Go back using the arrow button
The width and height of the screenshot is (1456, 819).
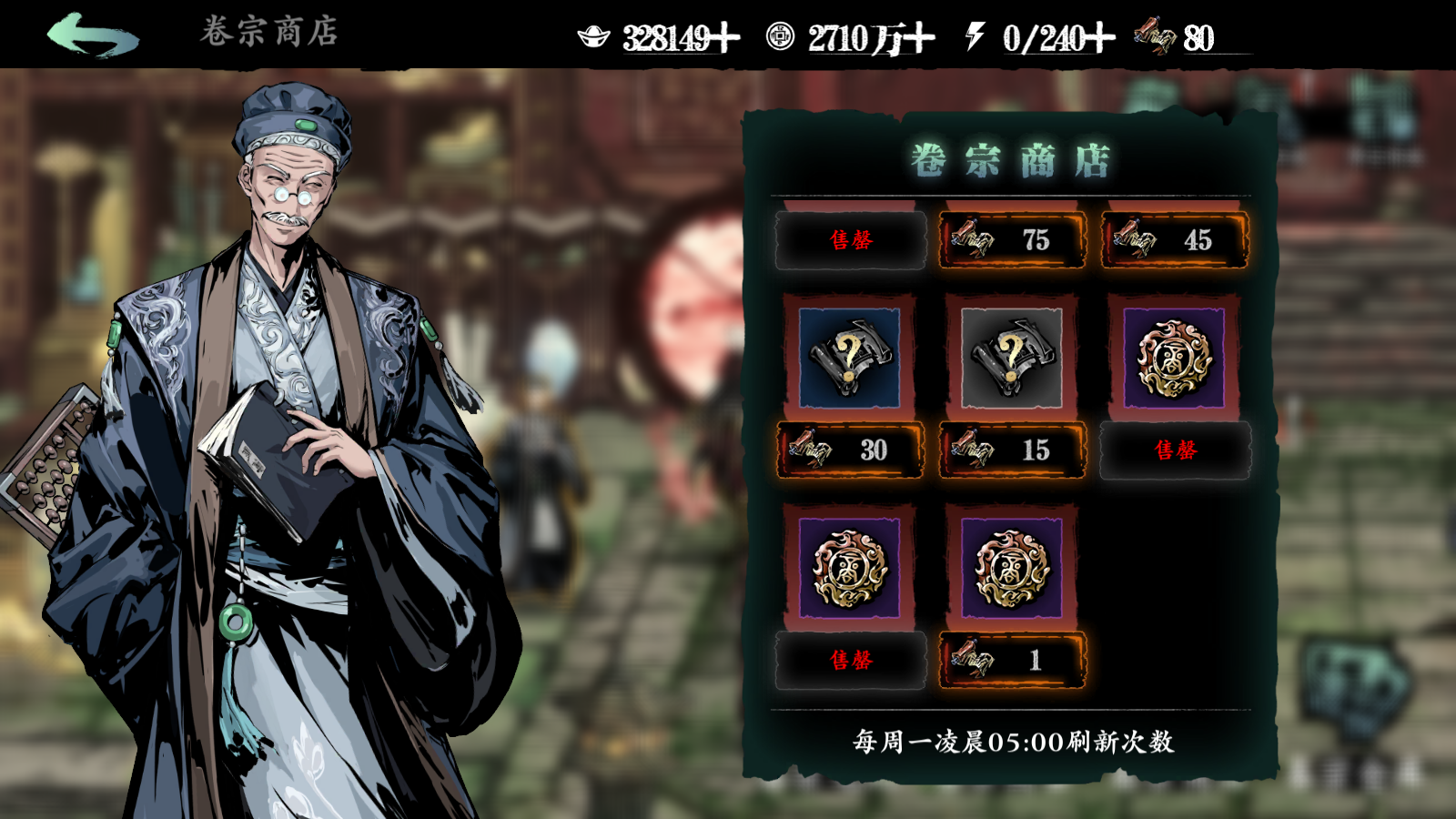[x=93, y=35]
